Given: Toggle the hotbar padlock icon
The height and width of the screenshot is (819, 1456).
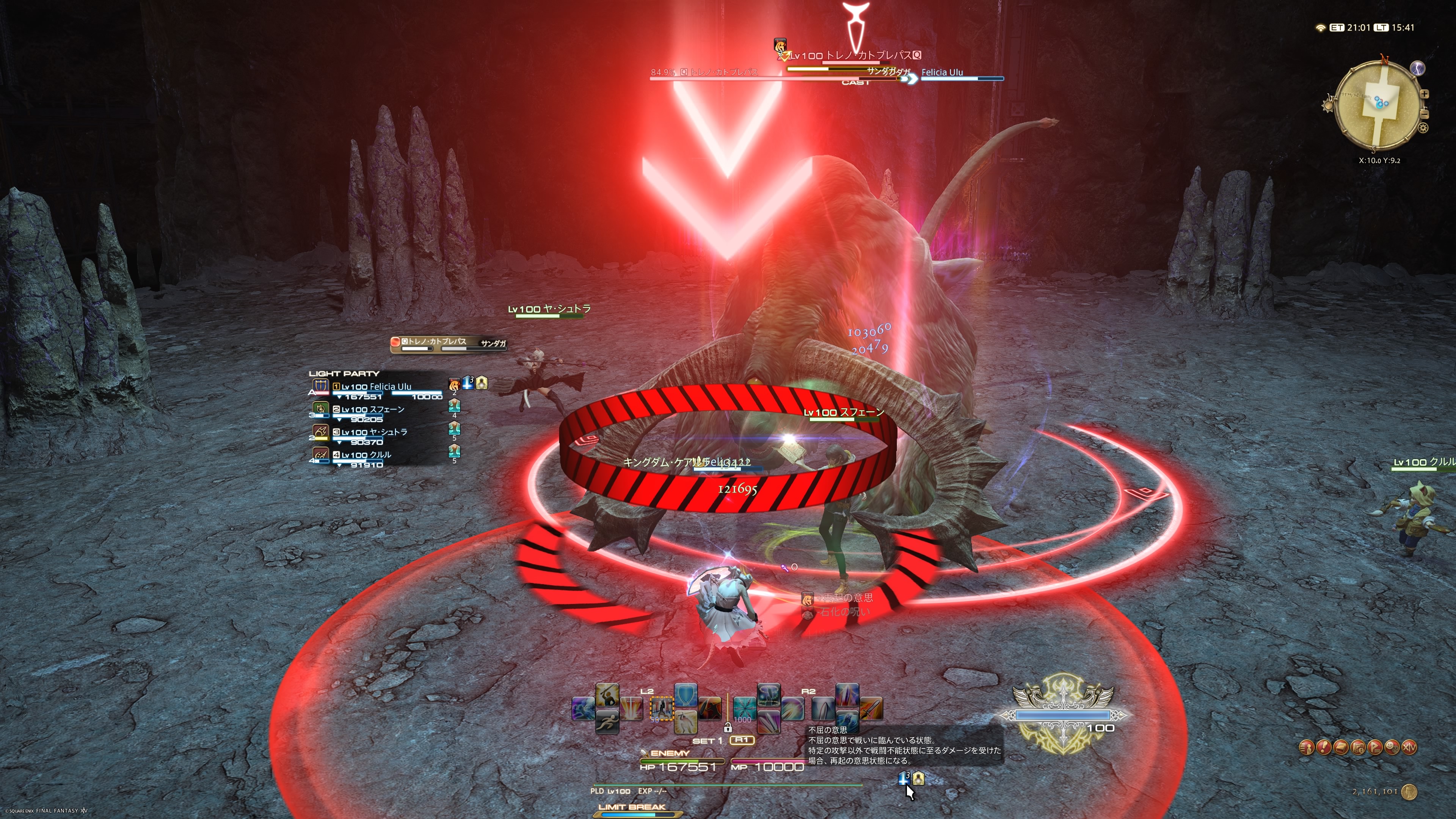Looking at the screenshot, I should pos(728,728).
